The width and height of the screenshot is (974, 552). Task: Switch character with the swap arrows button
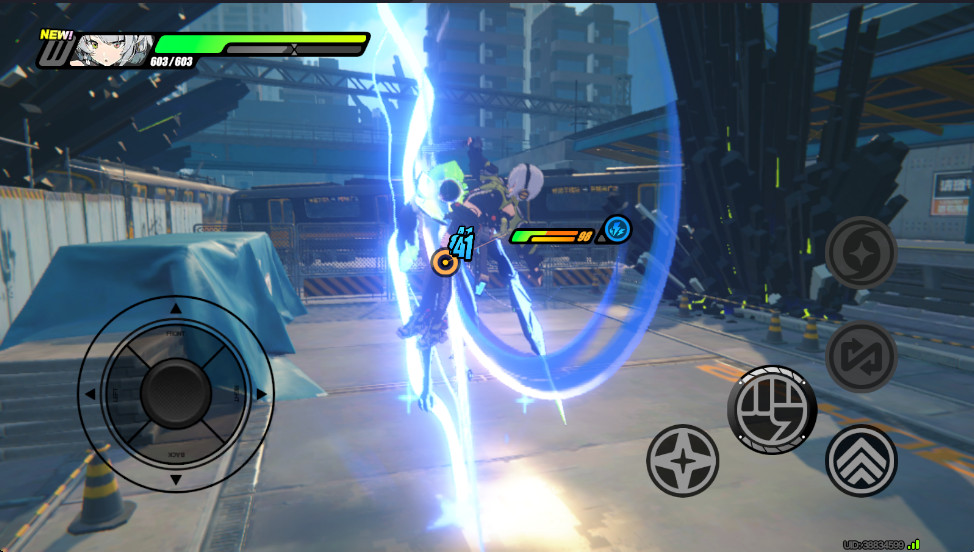[861, 357]
